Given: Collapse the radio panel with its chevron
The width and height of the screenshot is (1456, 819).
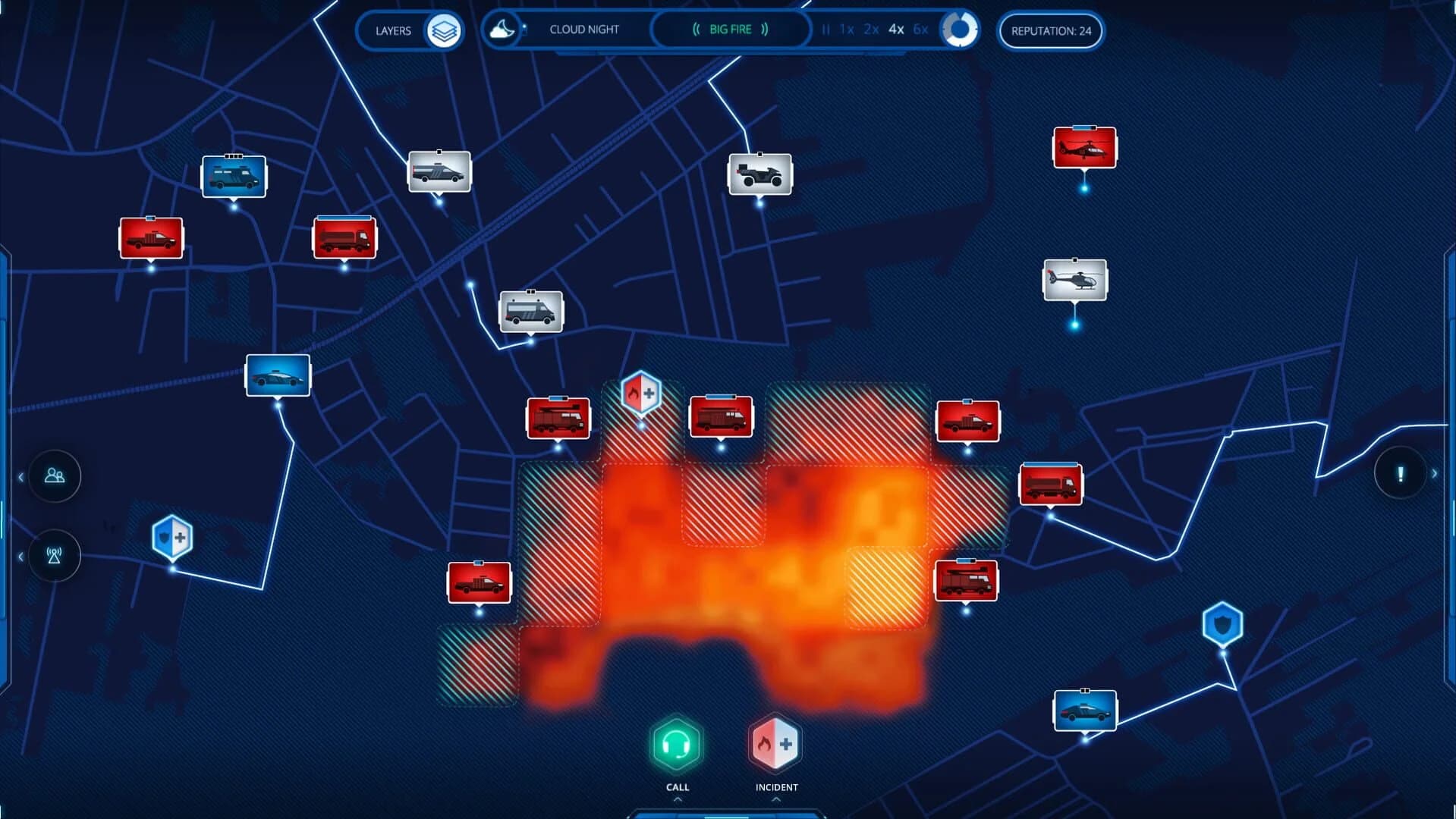Looking at the screenshot, I should click(x=19, y=555).
